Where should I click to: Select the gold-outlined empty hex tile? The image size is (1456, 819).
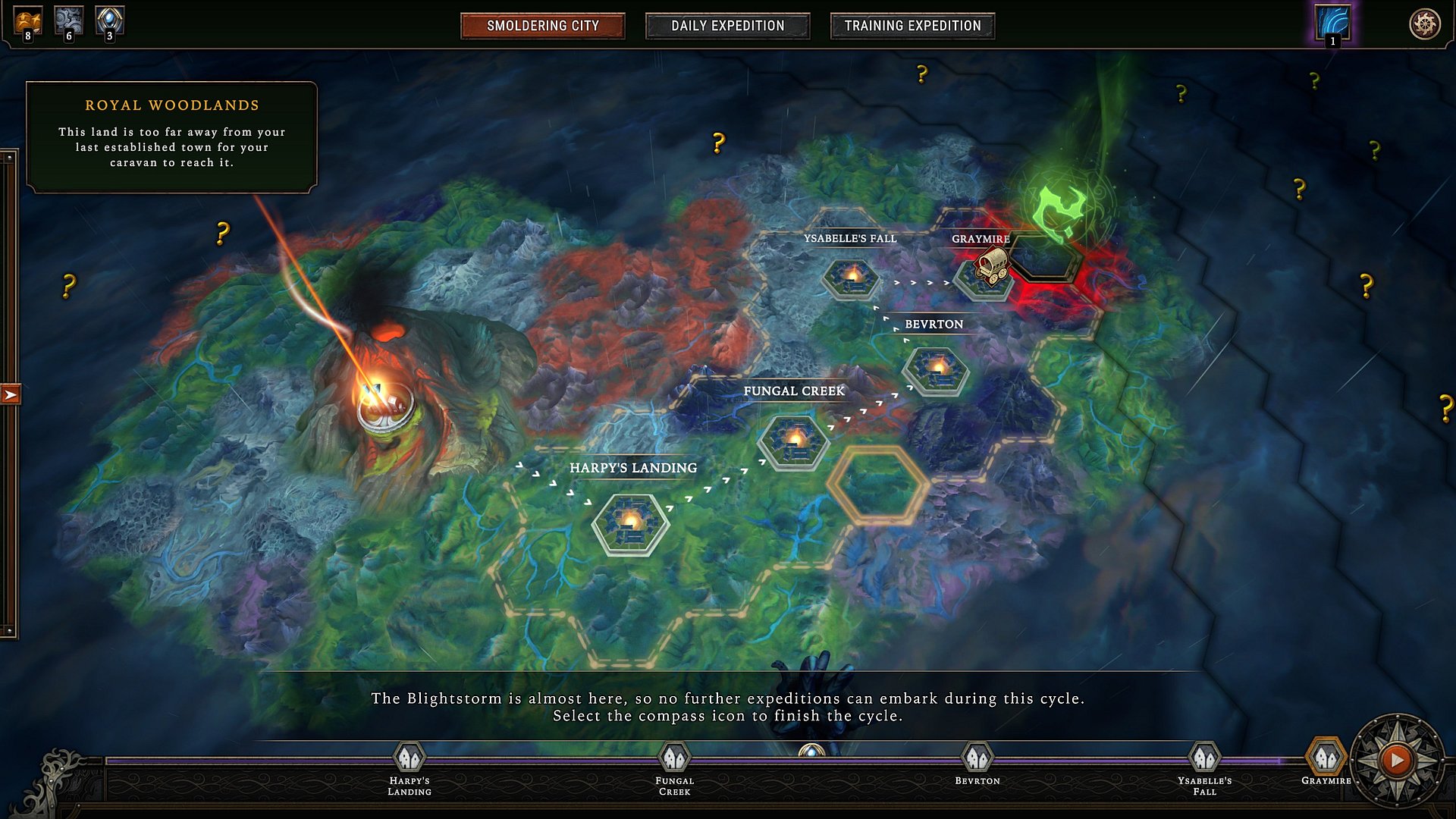(x=878, y=485)
